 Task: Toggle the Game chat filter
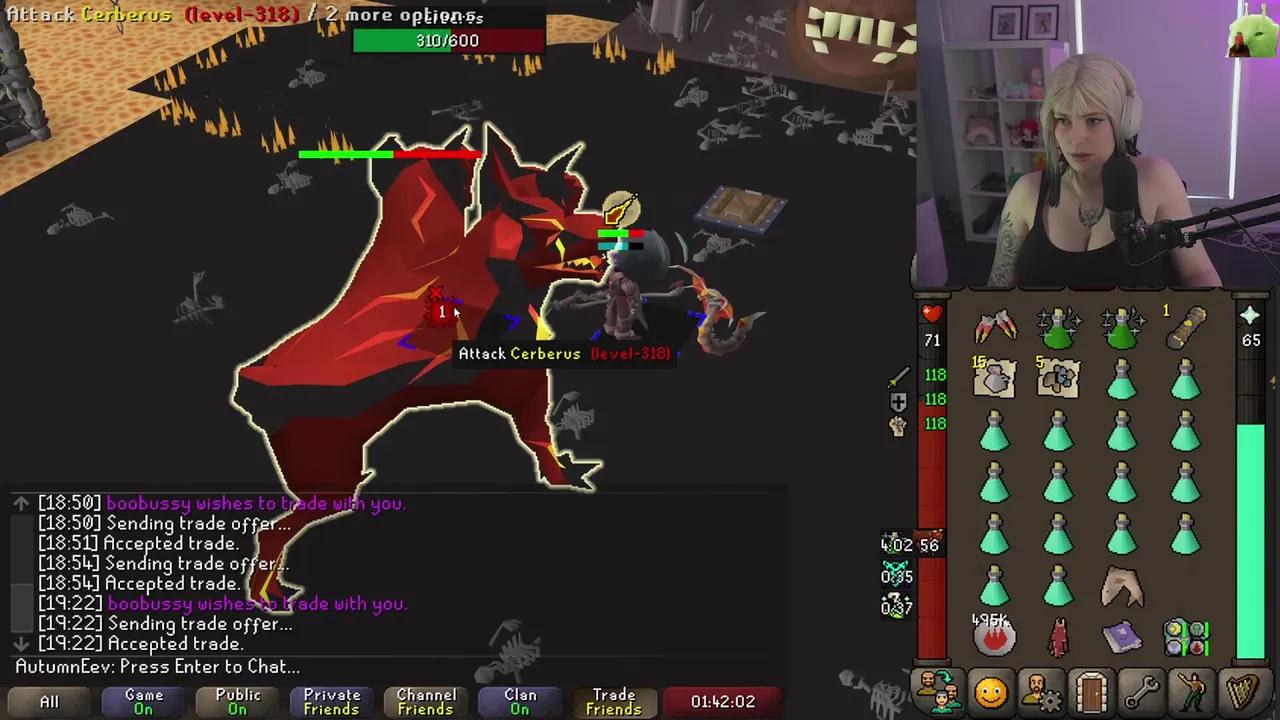click(143, 701)
